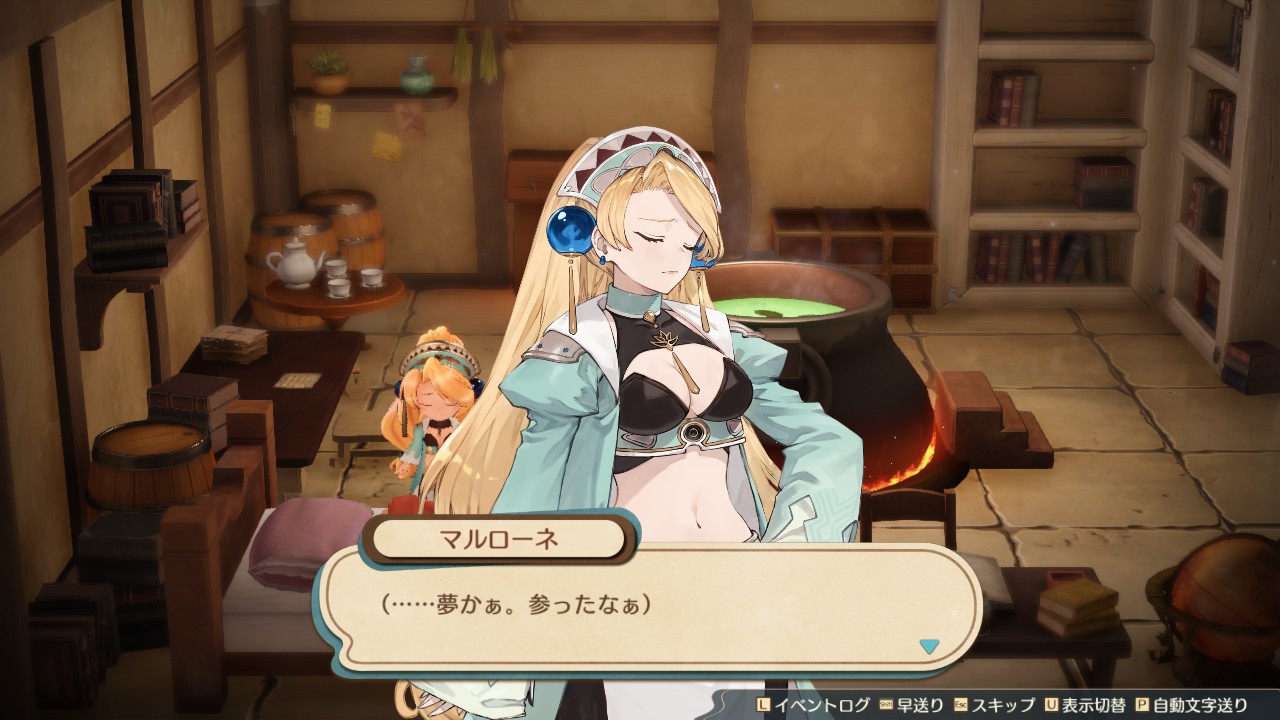1280x720 pixels.
Task: Click the Shift key icon beside 早送り
Action: (887, 704)
